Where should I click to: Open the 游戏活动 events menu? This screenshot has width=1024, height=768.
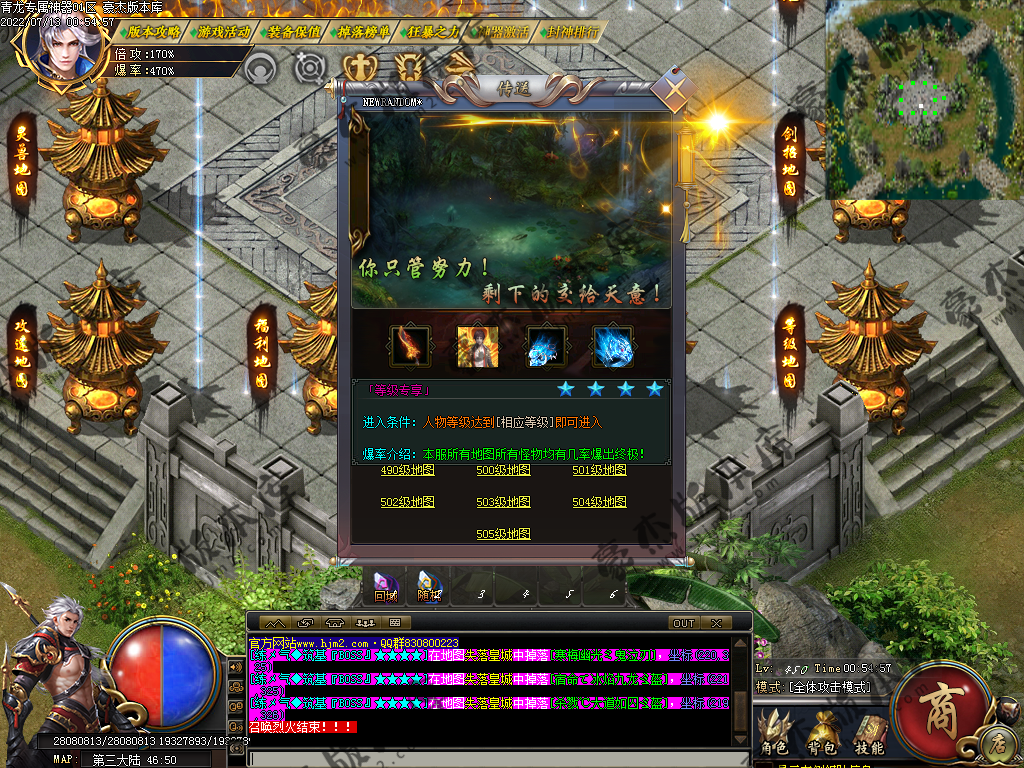point(224,31)
